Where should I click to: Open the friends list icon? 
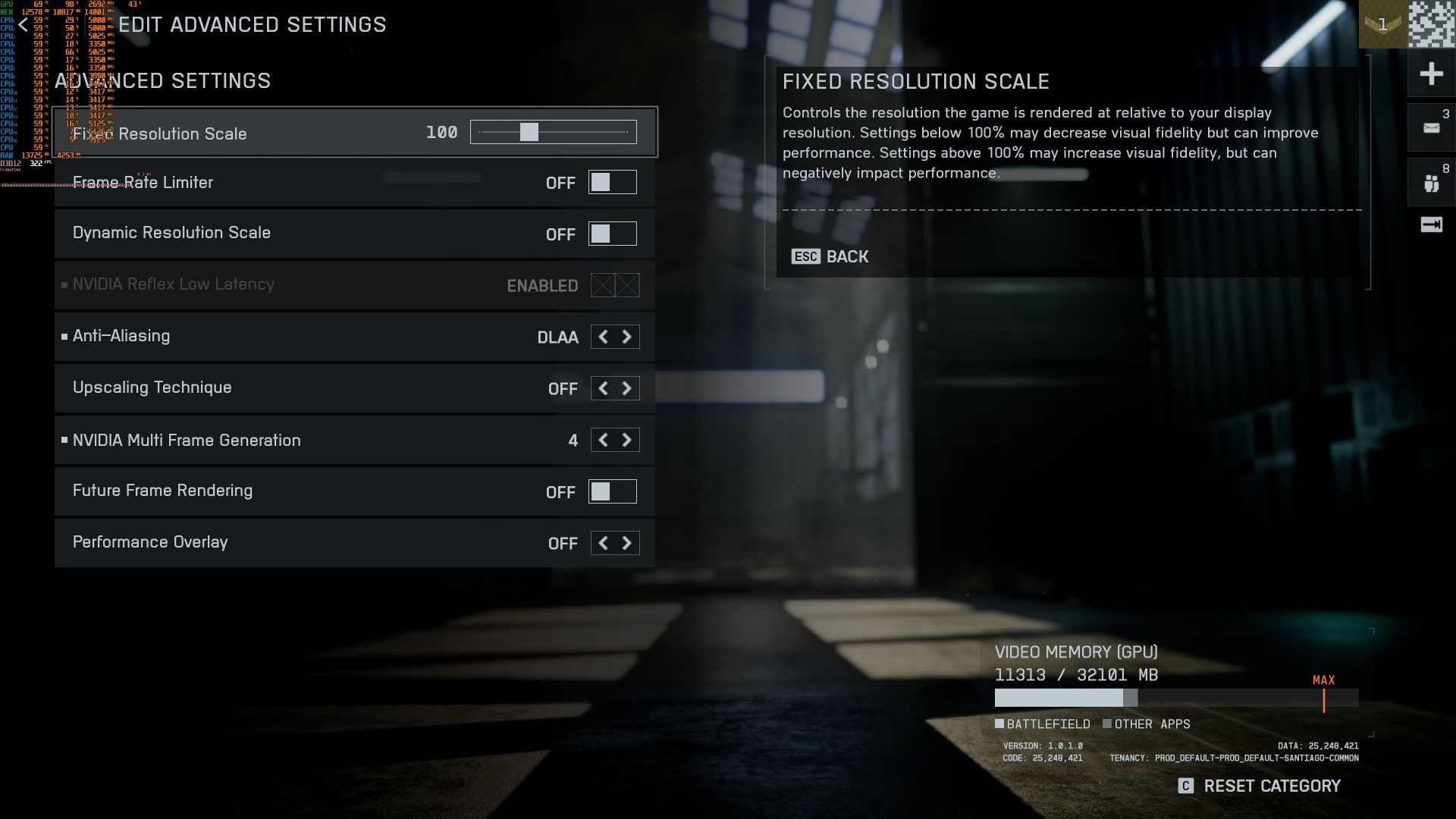1431,183
